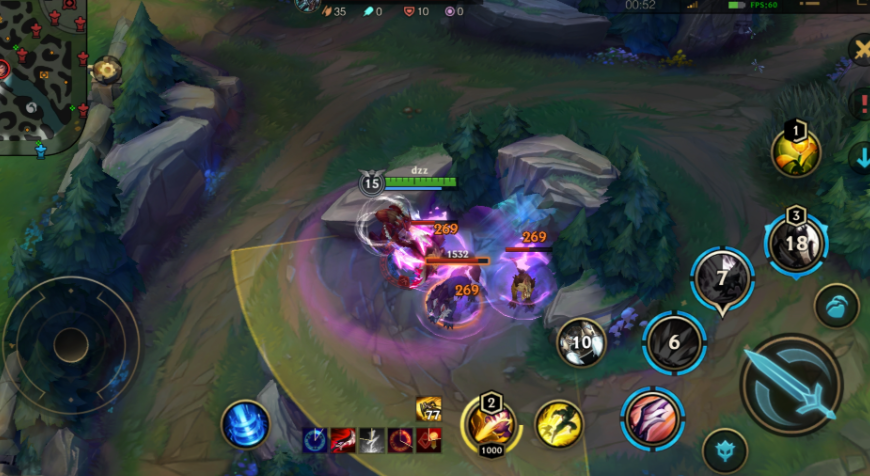Use the summoner spell on 10 cooldown
Viewport: 870px width, 476px height.
click(582, 343)
